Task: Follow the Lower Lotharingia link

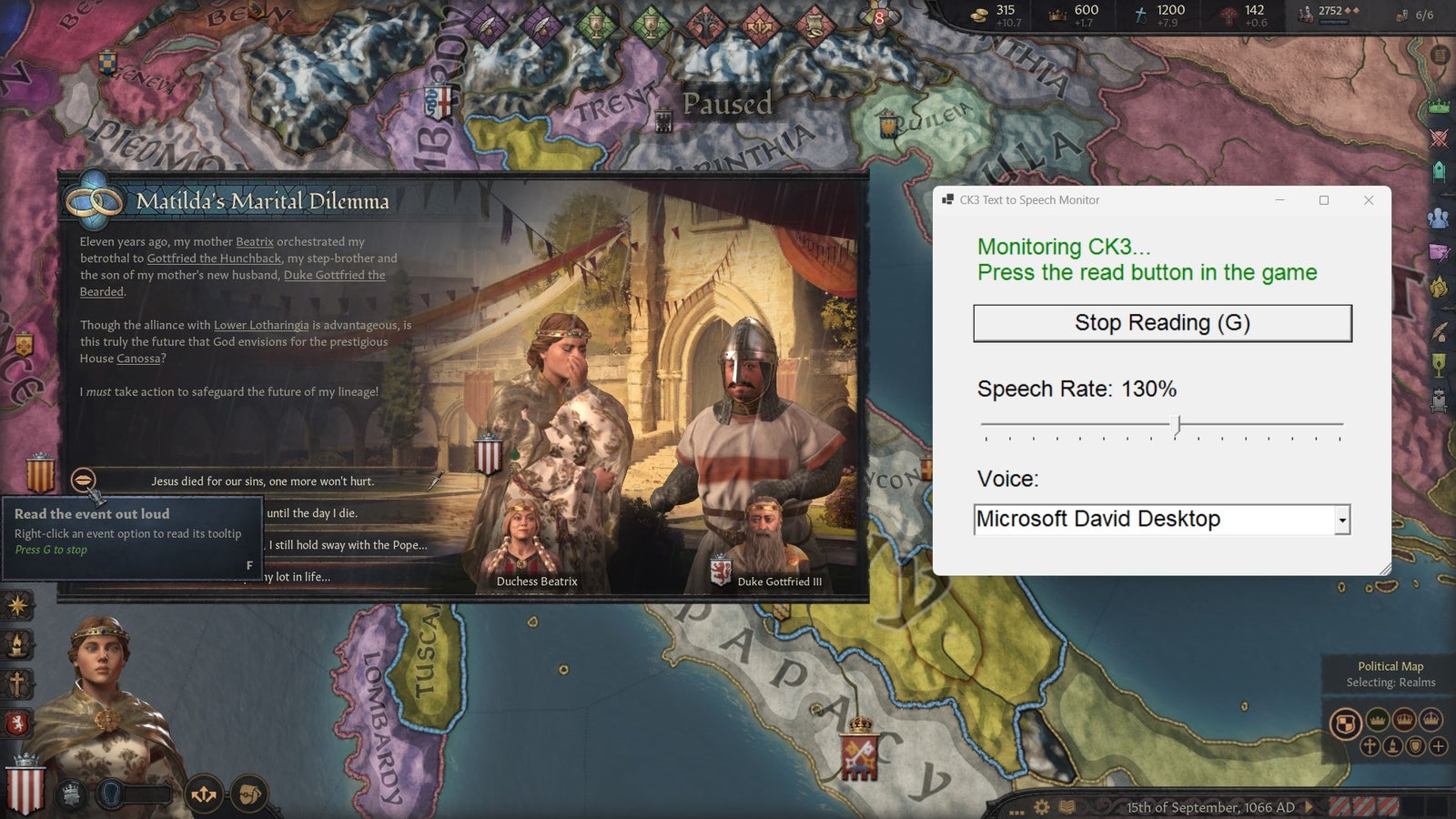Action: tap(261, 325)
